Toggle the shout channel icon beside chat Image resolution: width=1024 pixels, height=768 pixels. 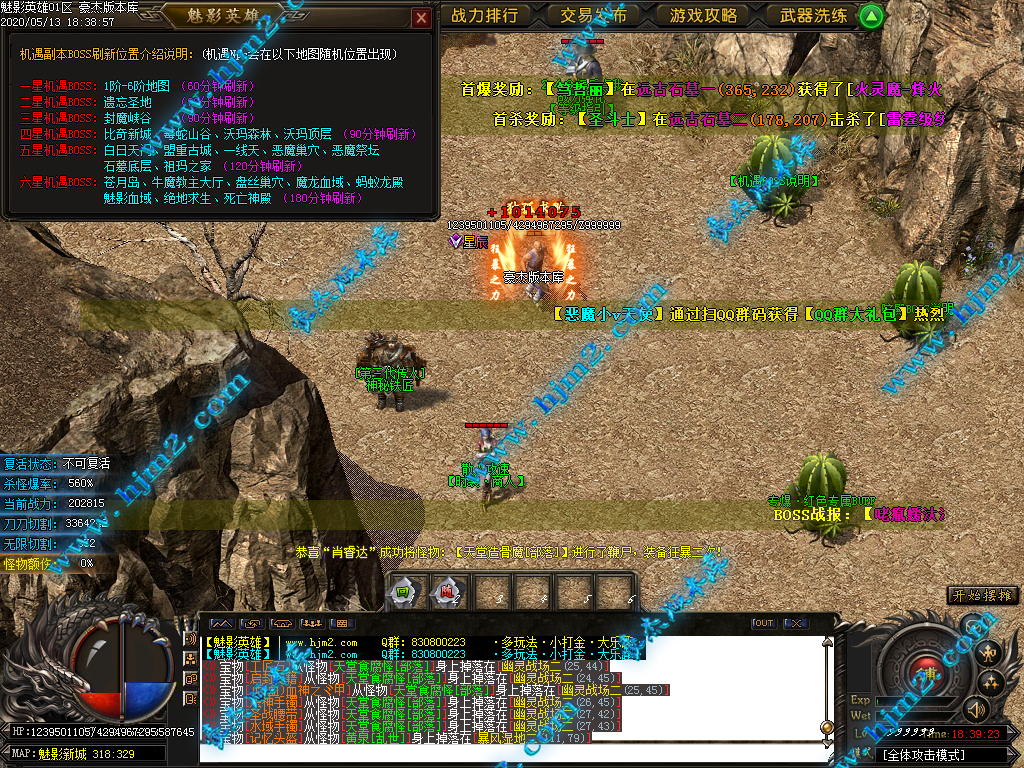coord(190,638)
